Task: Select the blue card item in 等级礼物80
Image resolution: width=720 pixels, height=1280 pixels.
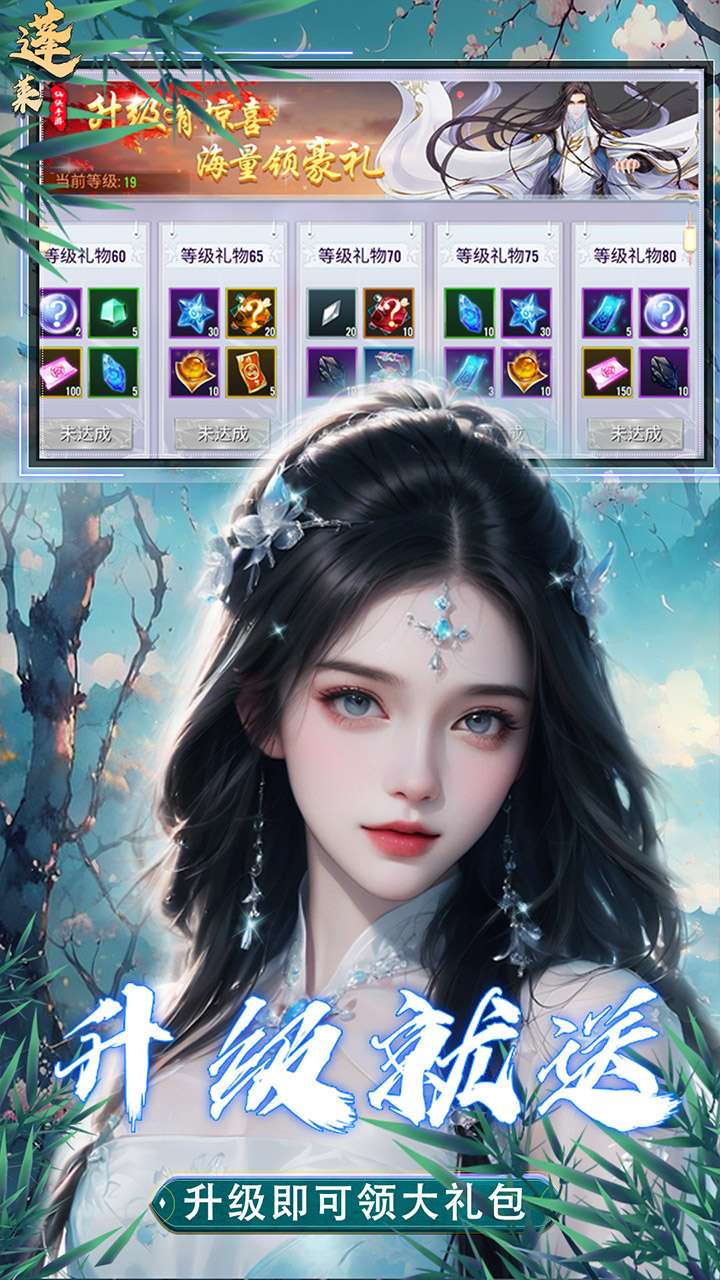Action: click(x=607, y=312)
